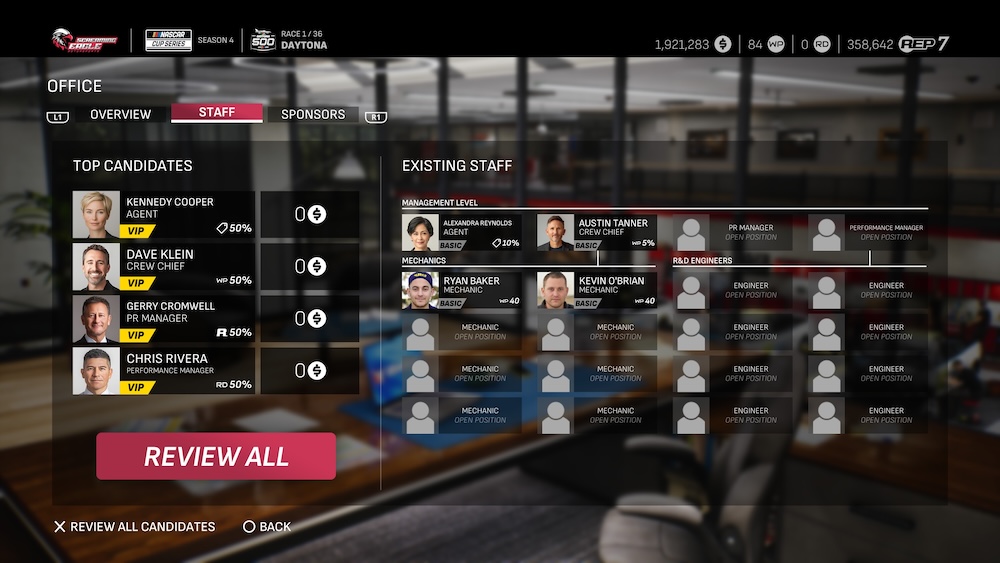
Task: View existing agent Alexandra Reynolds
Action: pyautogui.click(x=461, y=232)
